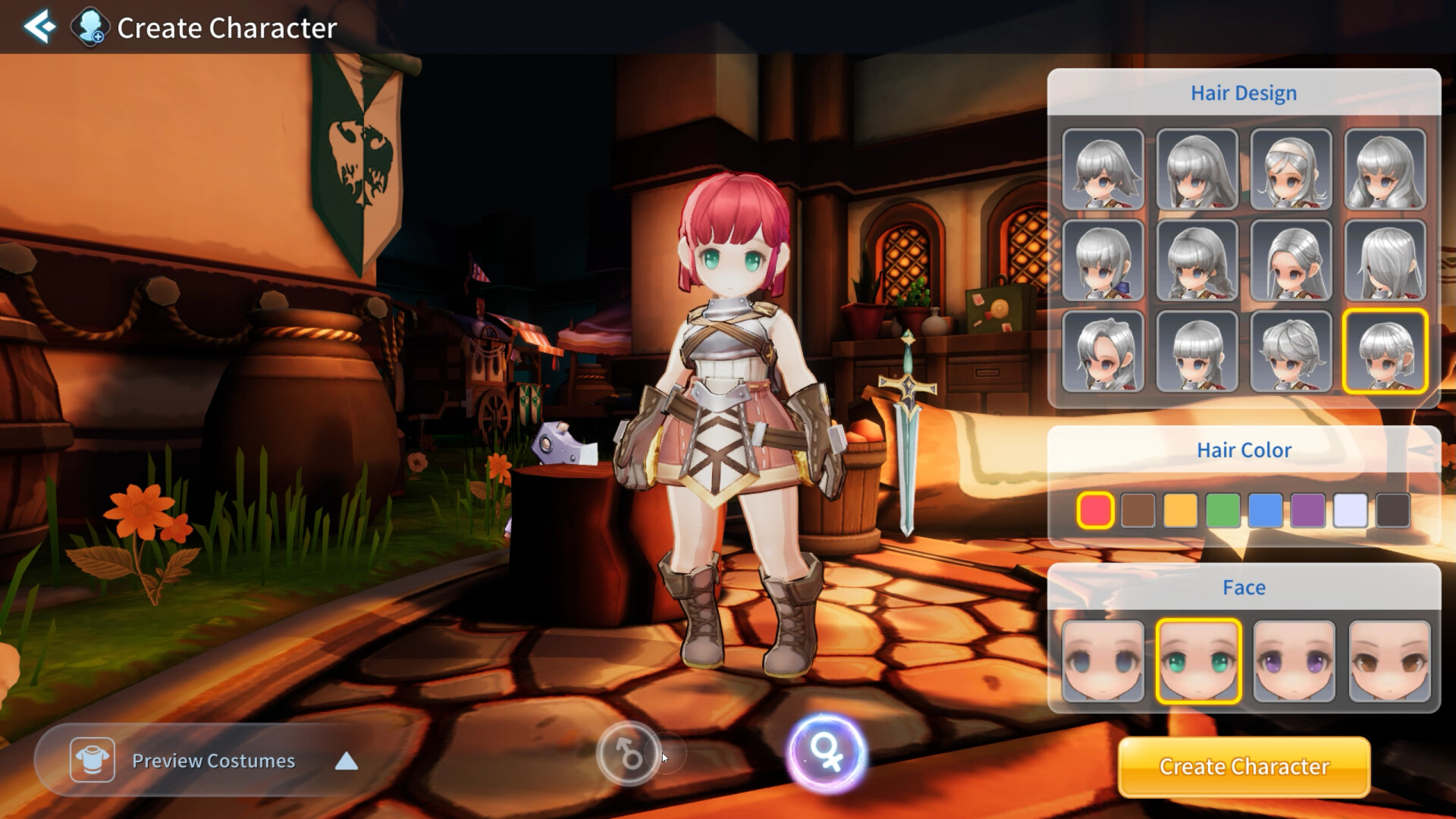The image size is (1456, 819).
Task: Pick the green hair color swatch
Action: pyautogui.click(x=1223, y=510)
